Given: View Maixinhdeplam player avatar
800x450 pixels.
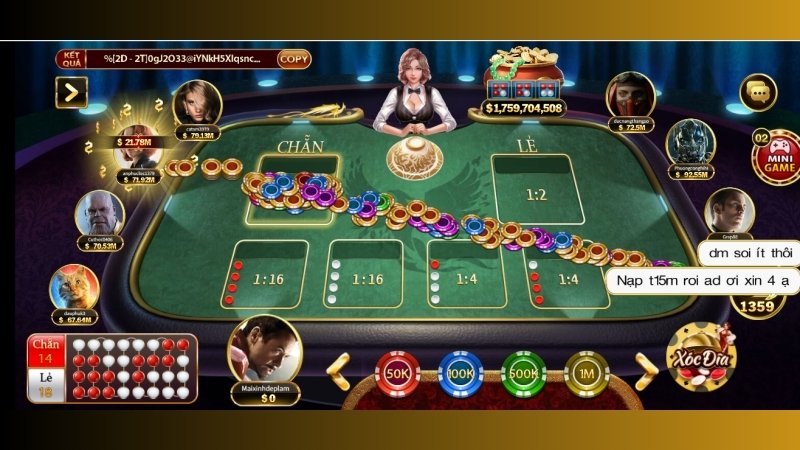Looking at the screenshot, I should pos(264,348).
